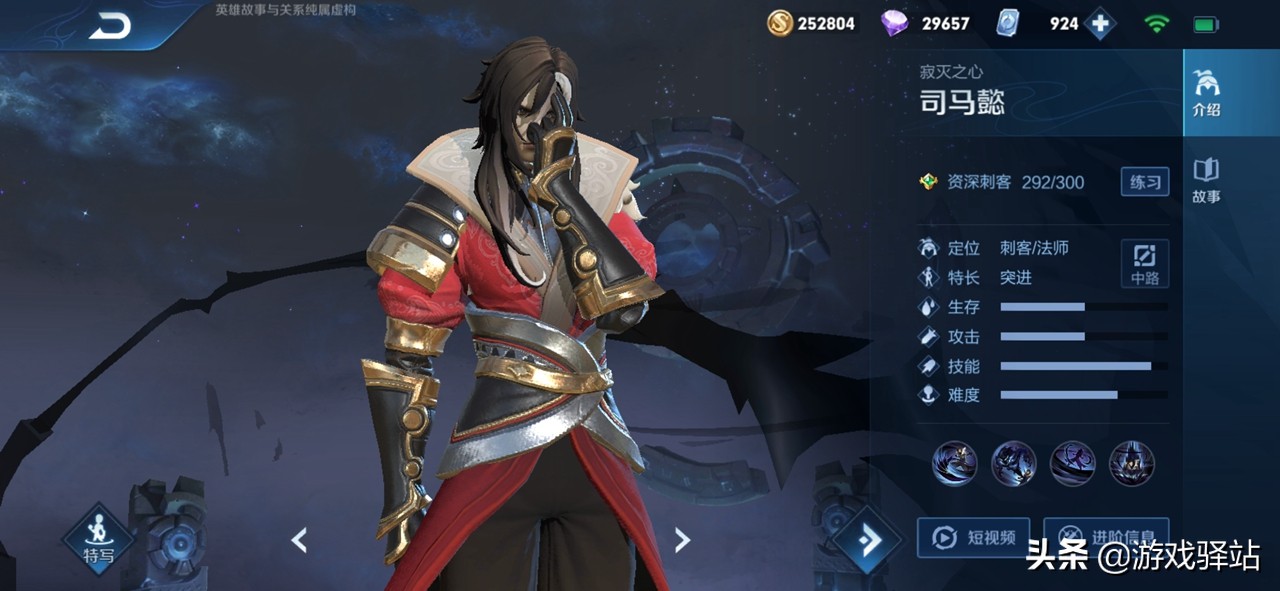Select the first skill icon with sweeping blades

[x=954, y=463]
